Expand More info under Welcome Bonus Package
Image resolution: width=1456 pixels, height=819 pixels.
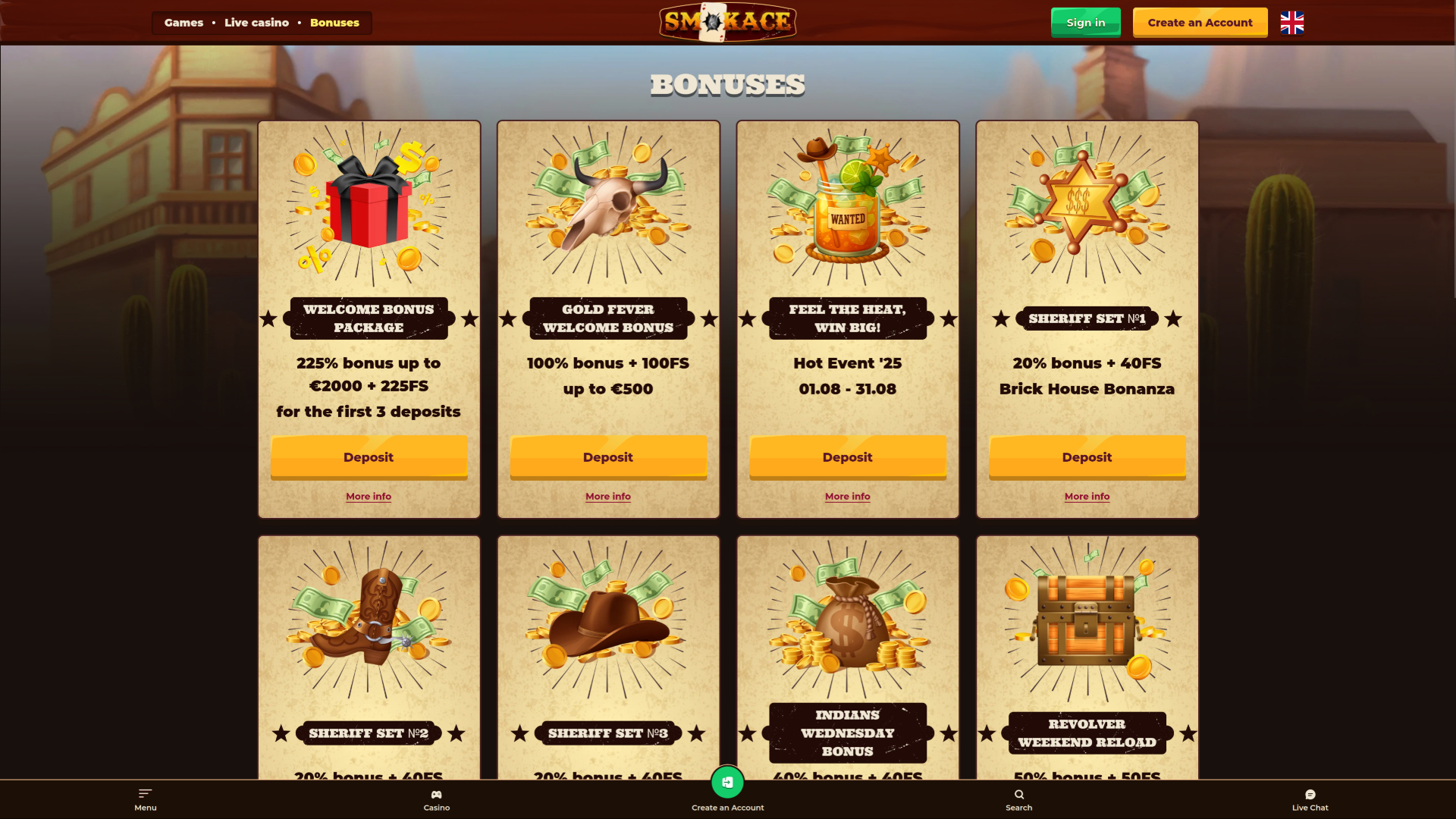pos(369,496)
